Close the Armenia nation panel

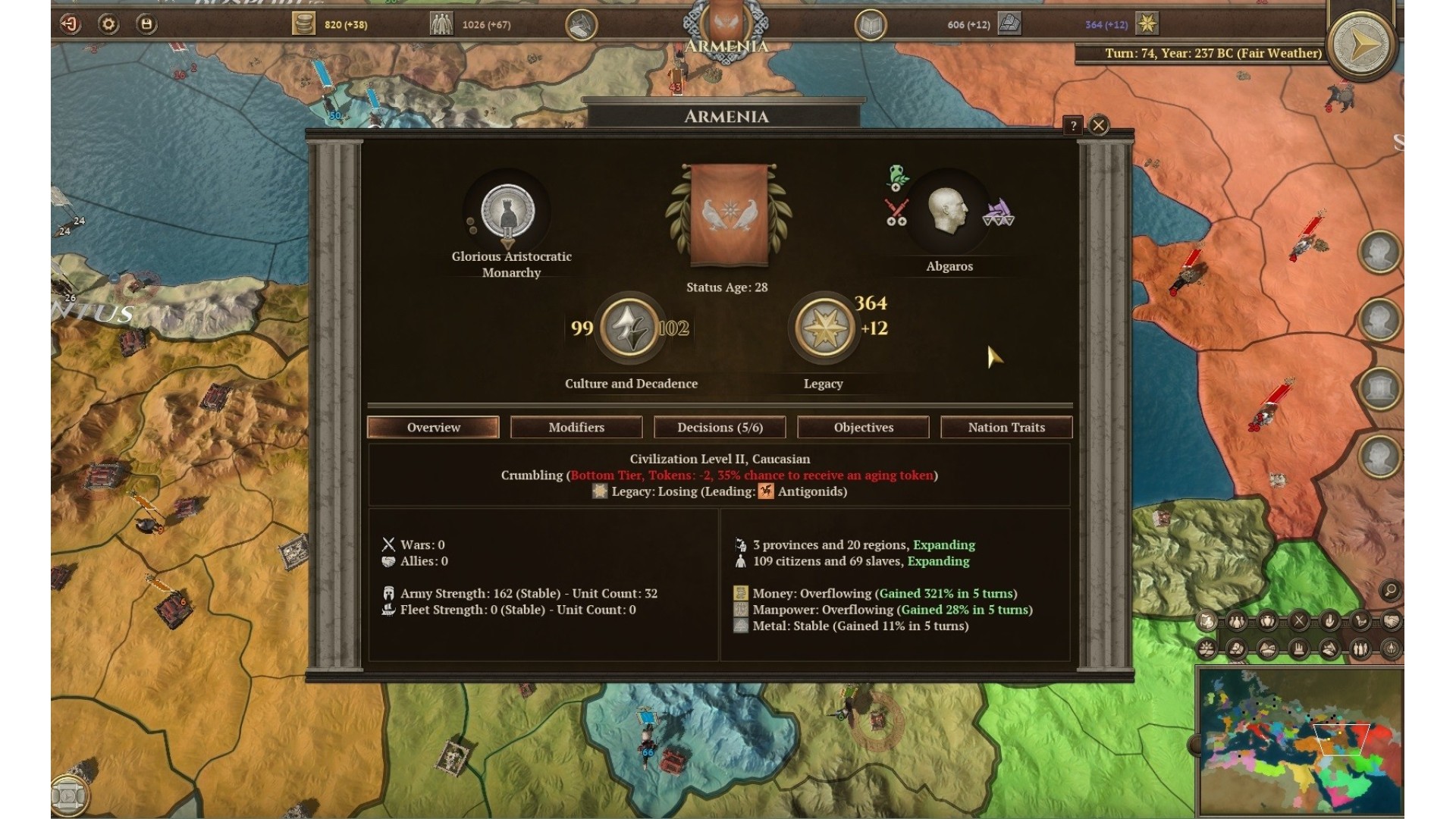tap(1099, 125)
